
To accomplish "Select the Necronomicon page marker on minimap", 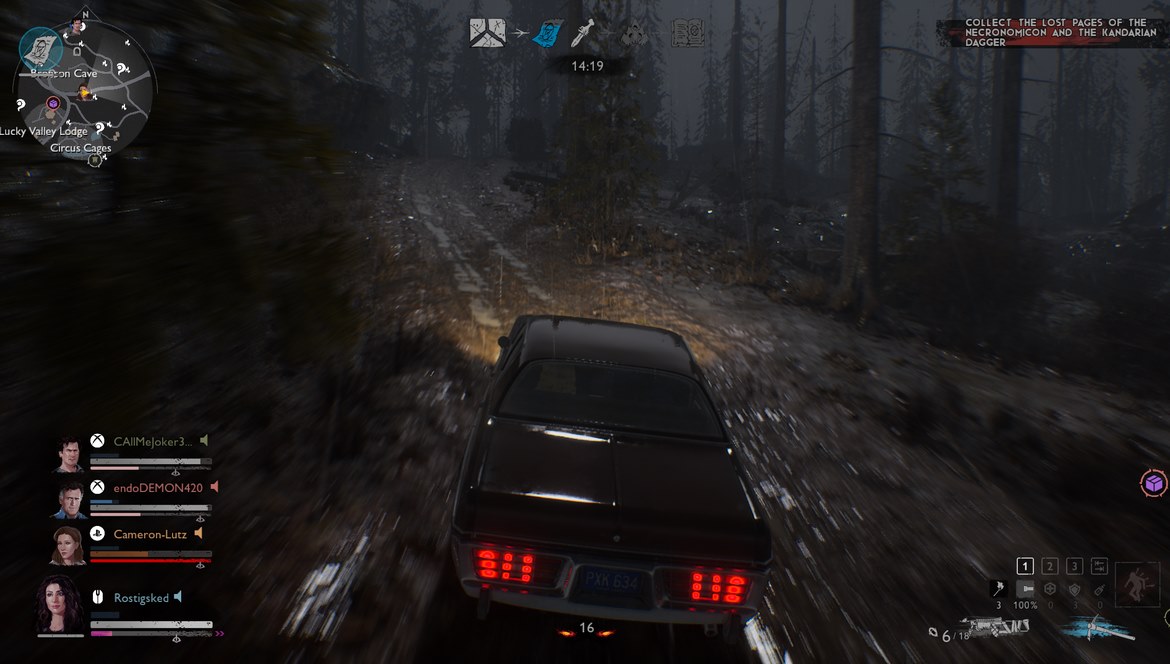I will point(41,46).
